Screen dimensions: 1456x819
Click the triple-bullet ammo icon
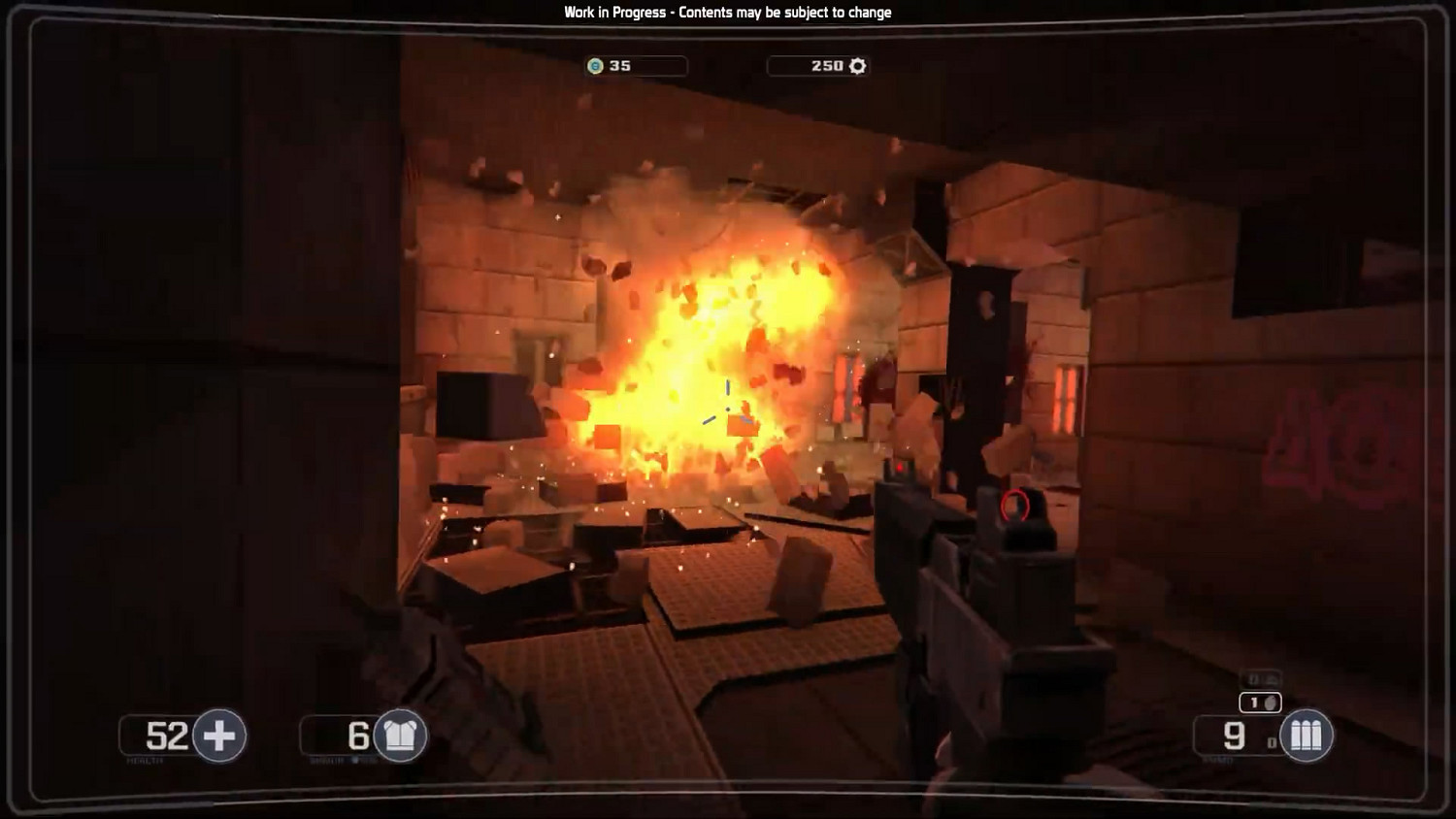click(1307, 735)
